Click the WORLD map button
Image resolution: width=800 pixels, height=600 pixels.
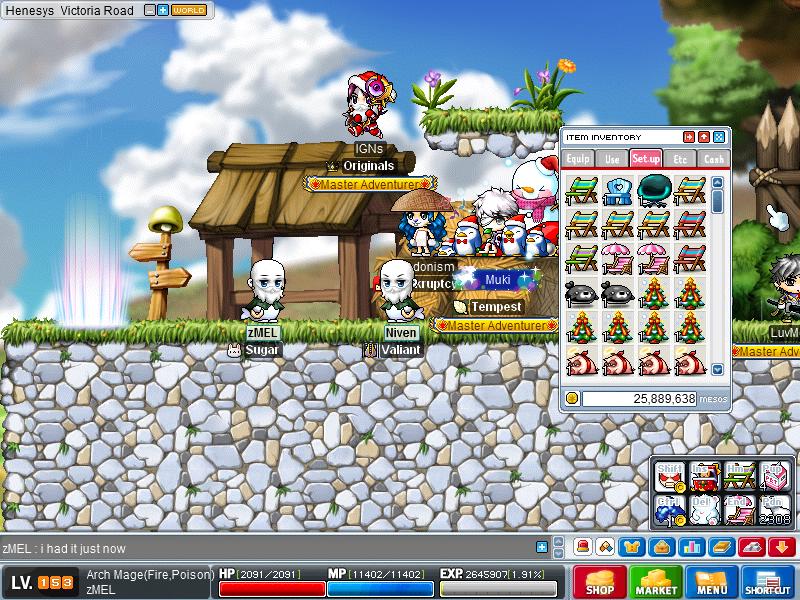pyautogui.click(x=190, y=10)
